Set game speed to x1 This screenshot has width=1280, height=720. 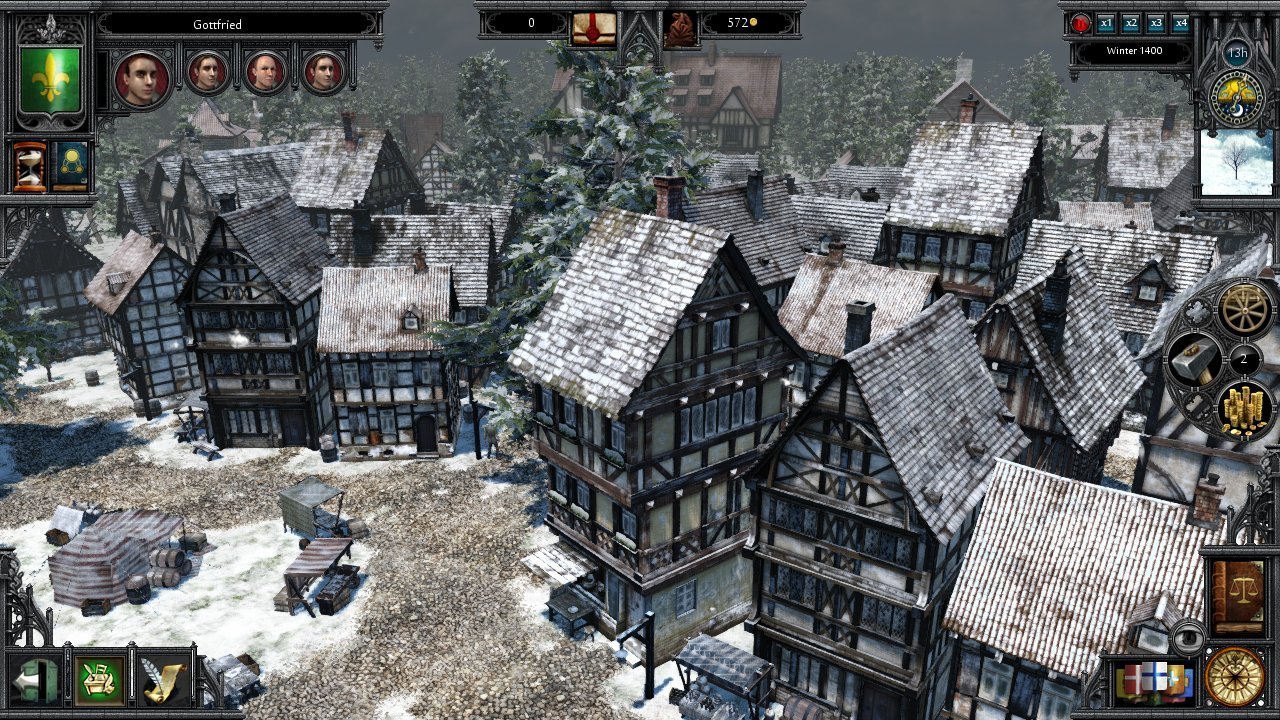coord(1106,23)
